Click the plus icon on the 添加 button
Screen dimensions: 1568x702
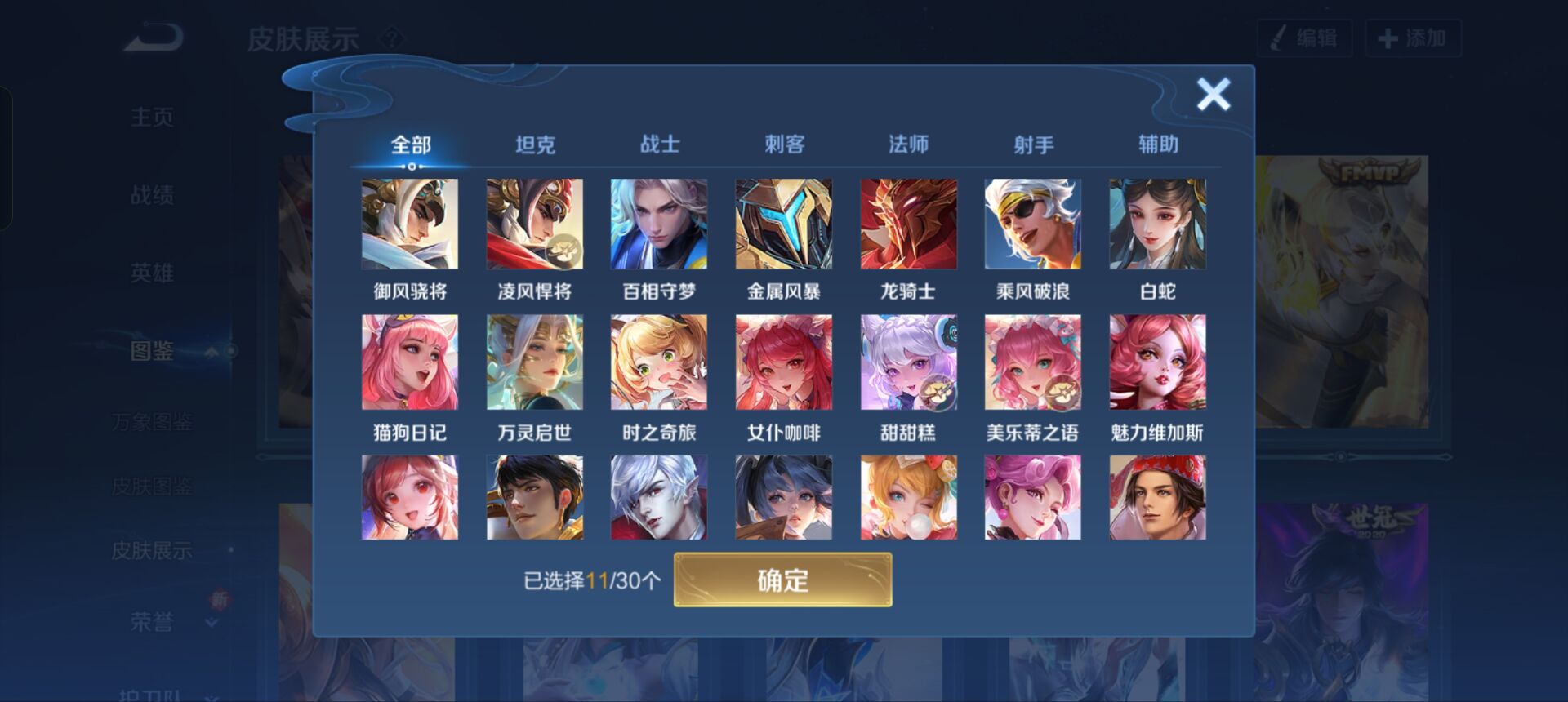coord(1387,37)
